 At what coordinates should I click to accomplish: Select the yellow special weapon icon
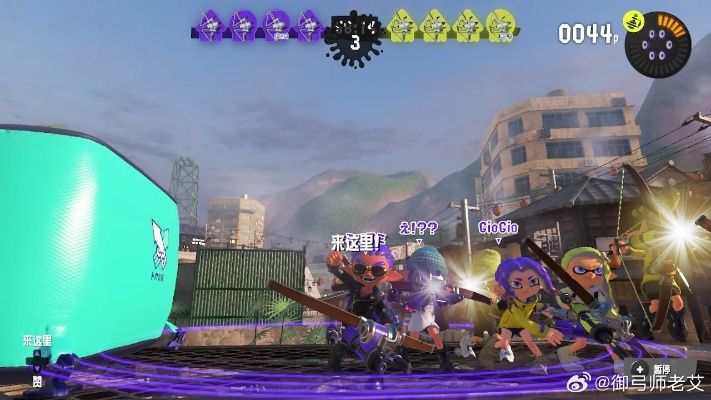pyautogui.click(x=632, y=21)
